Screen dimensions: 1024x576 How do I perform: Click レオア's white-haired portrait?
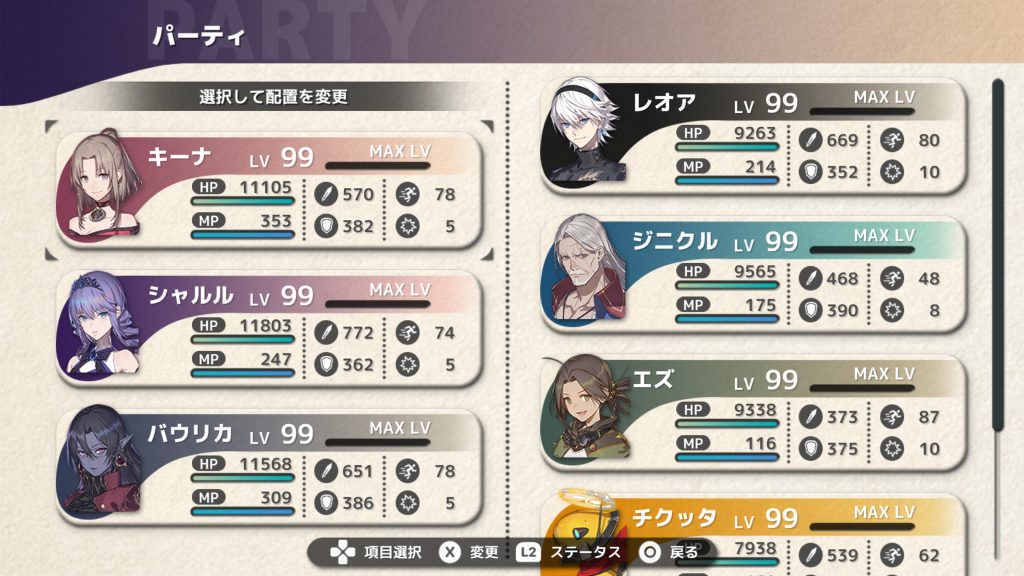[587, 130]
